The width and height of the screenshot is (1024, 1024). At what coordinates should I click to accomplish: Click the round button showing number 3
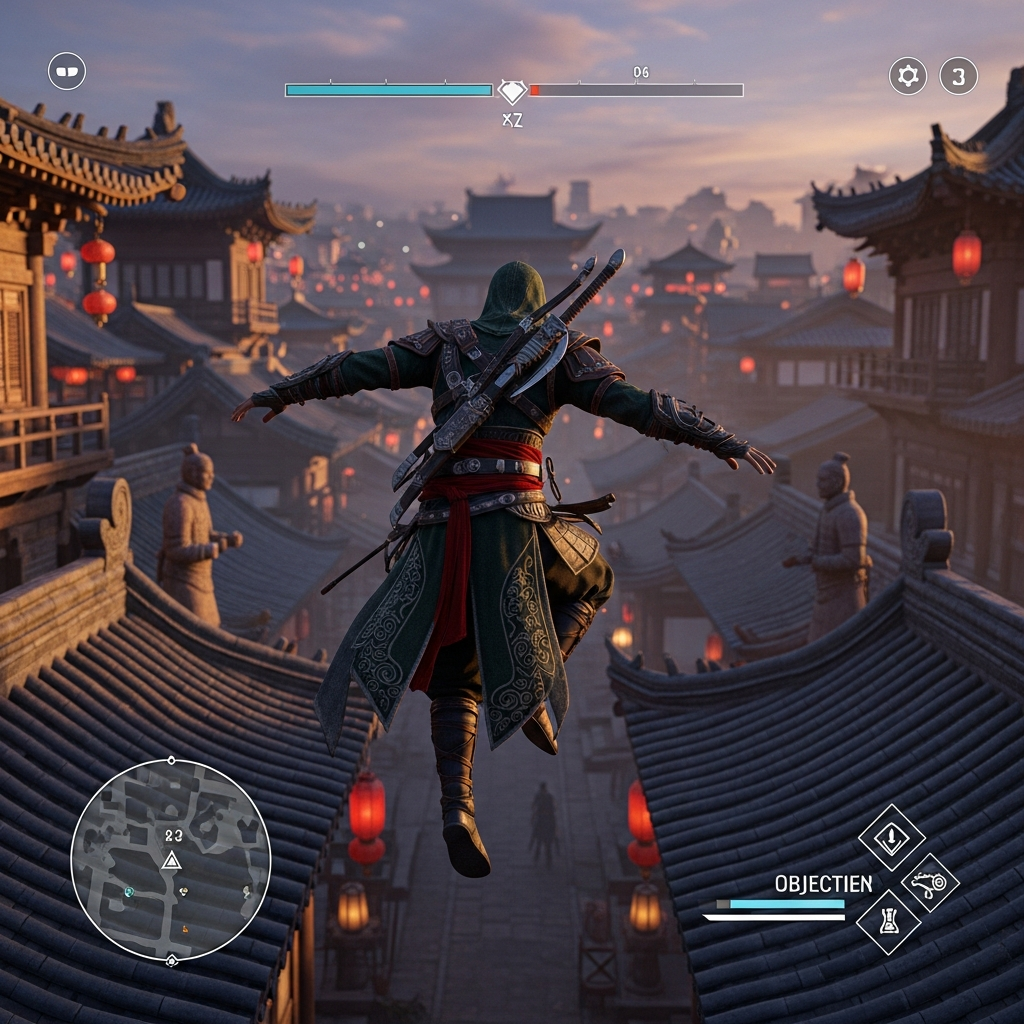(x=958, y=76)
